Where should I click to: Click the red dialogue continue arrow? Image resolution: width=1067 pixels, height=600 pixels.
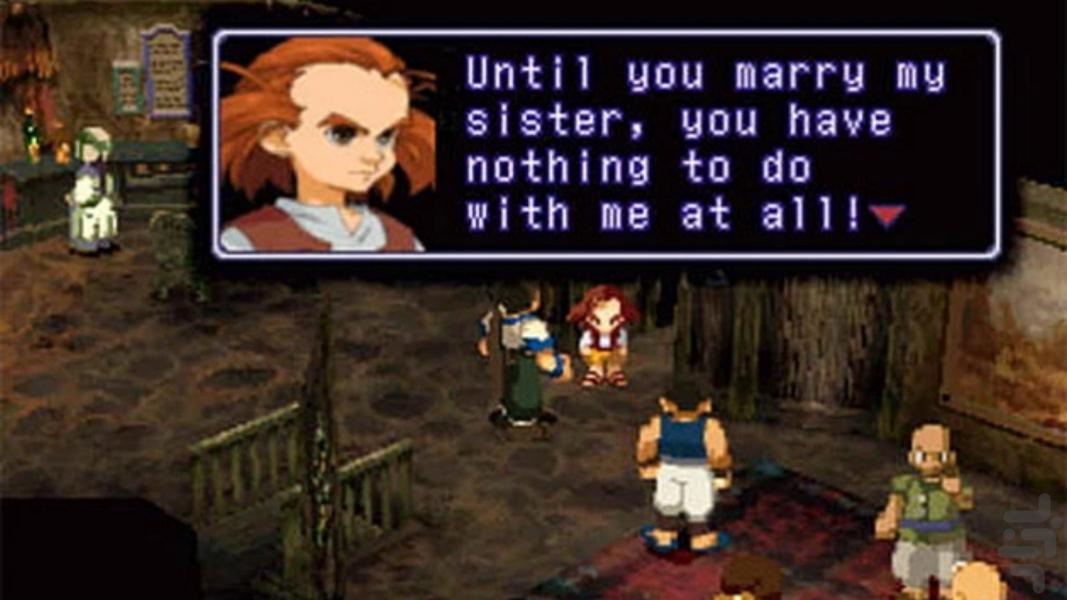tap(887, 214)
